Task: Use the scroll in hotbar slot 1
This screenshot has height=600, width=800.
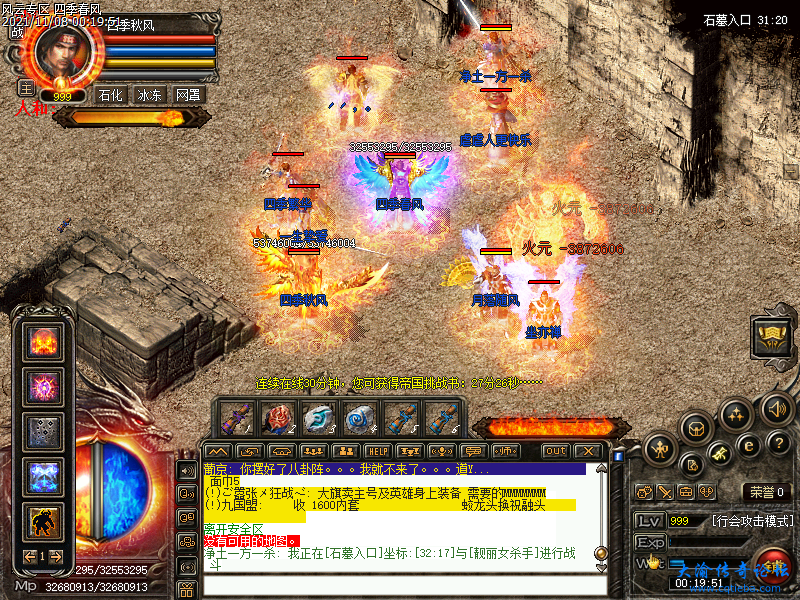Action: tap(237, 416)
